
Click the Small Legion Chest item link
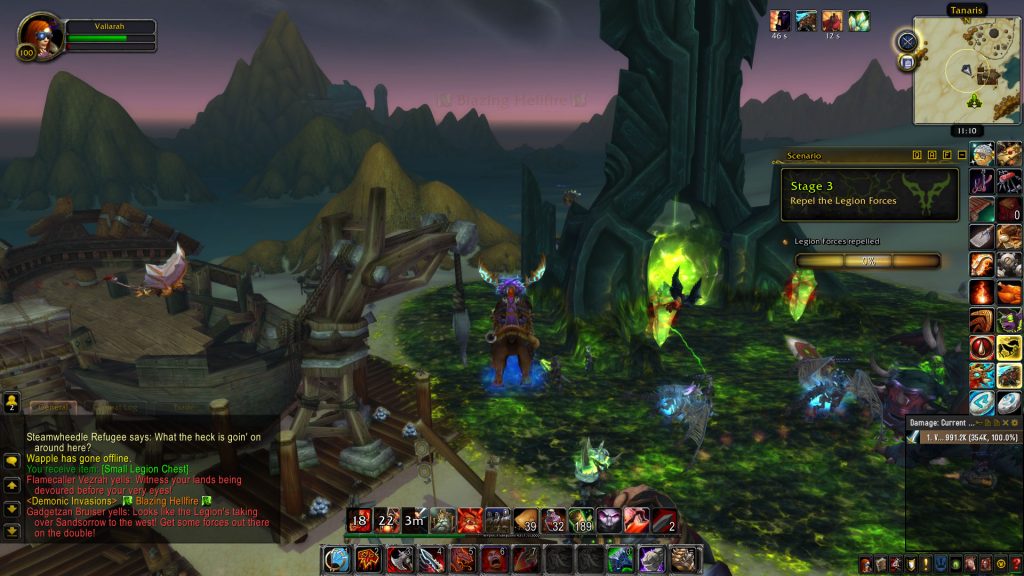tap(144, 469)
